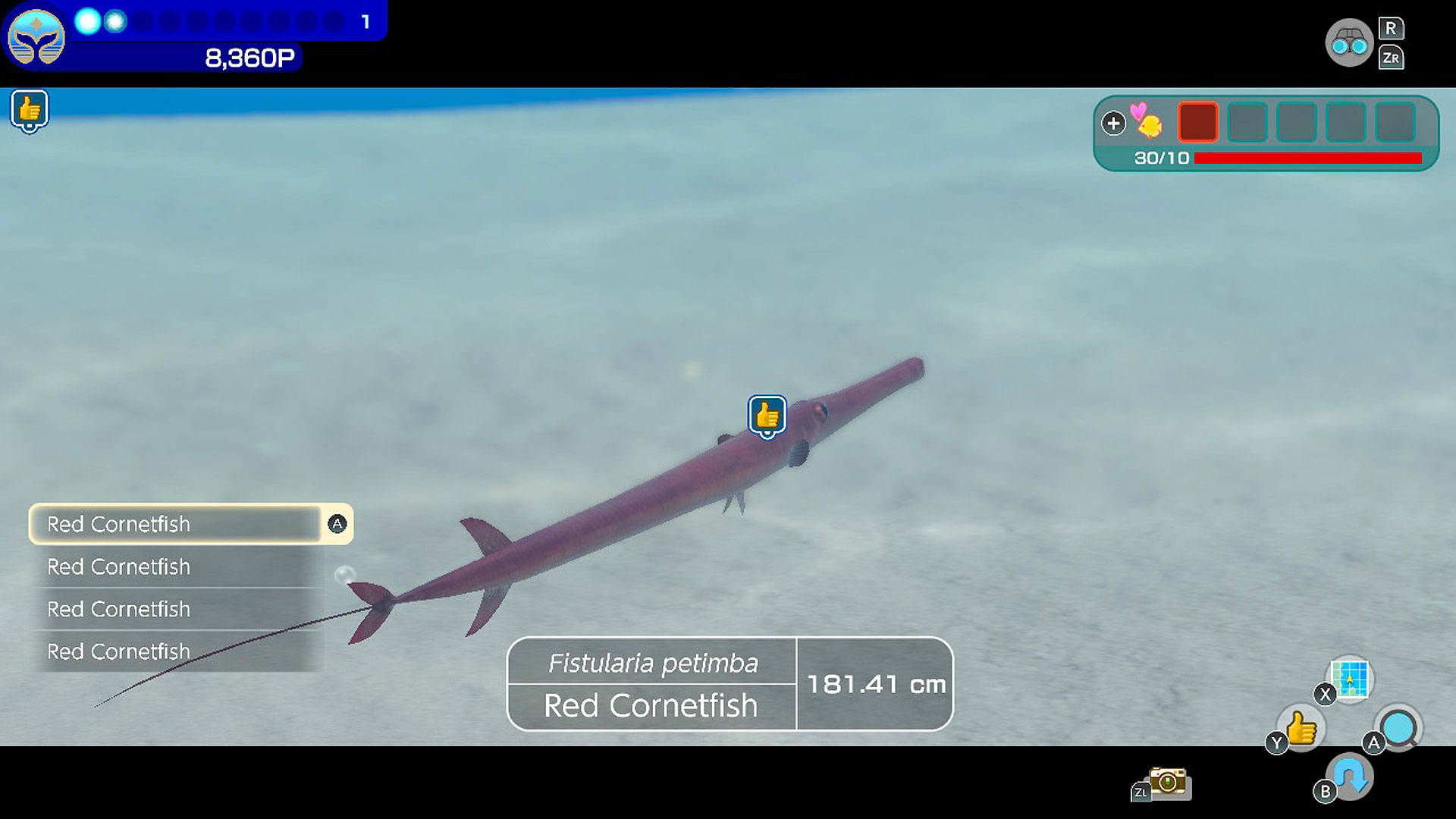Open the map with the X button icon
Viewport: 1456px width, 819px height.
pos(1349,680)
